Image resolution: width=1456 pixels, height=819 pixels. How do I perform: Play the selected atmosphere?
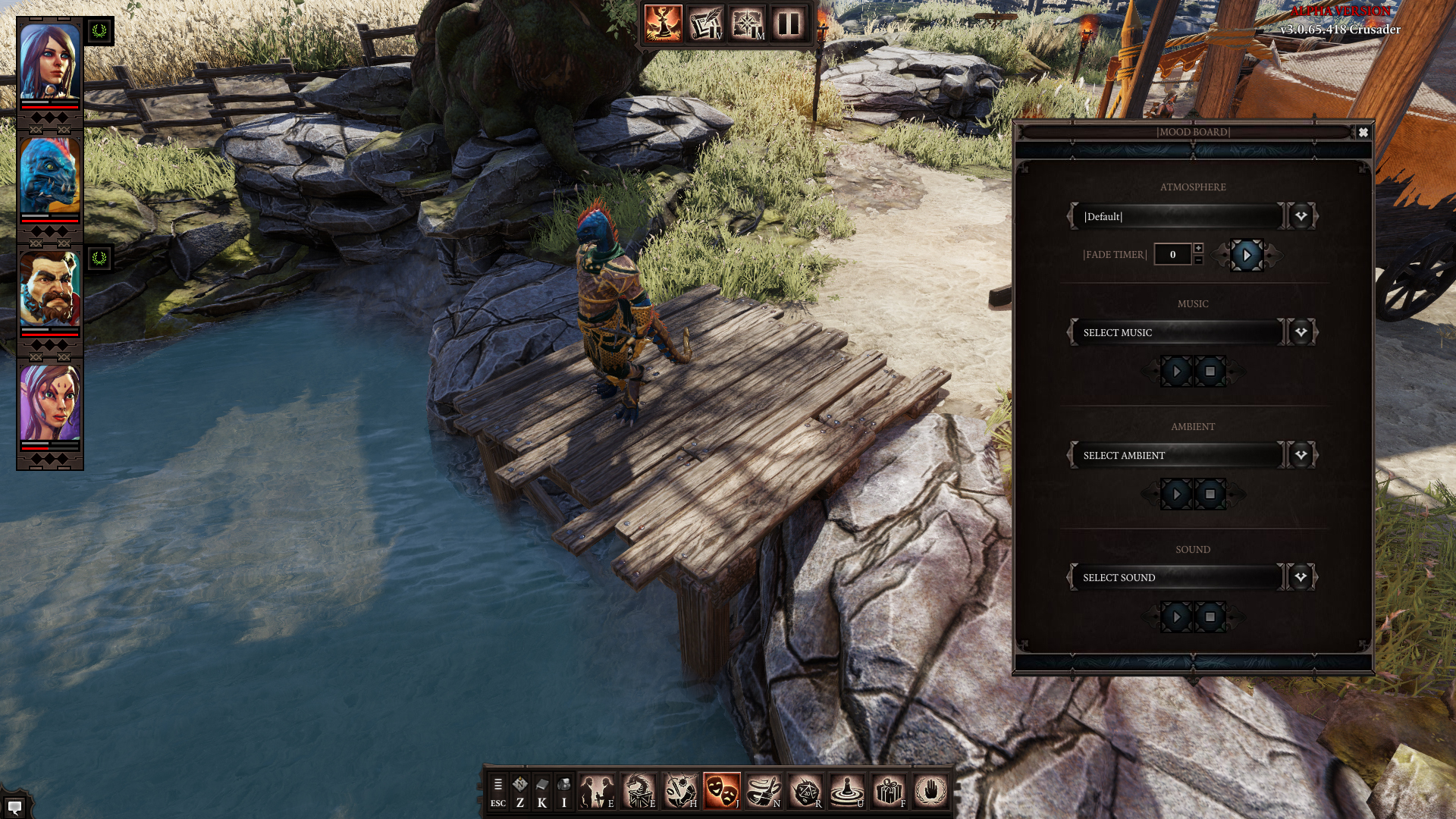coord(1247,256)
